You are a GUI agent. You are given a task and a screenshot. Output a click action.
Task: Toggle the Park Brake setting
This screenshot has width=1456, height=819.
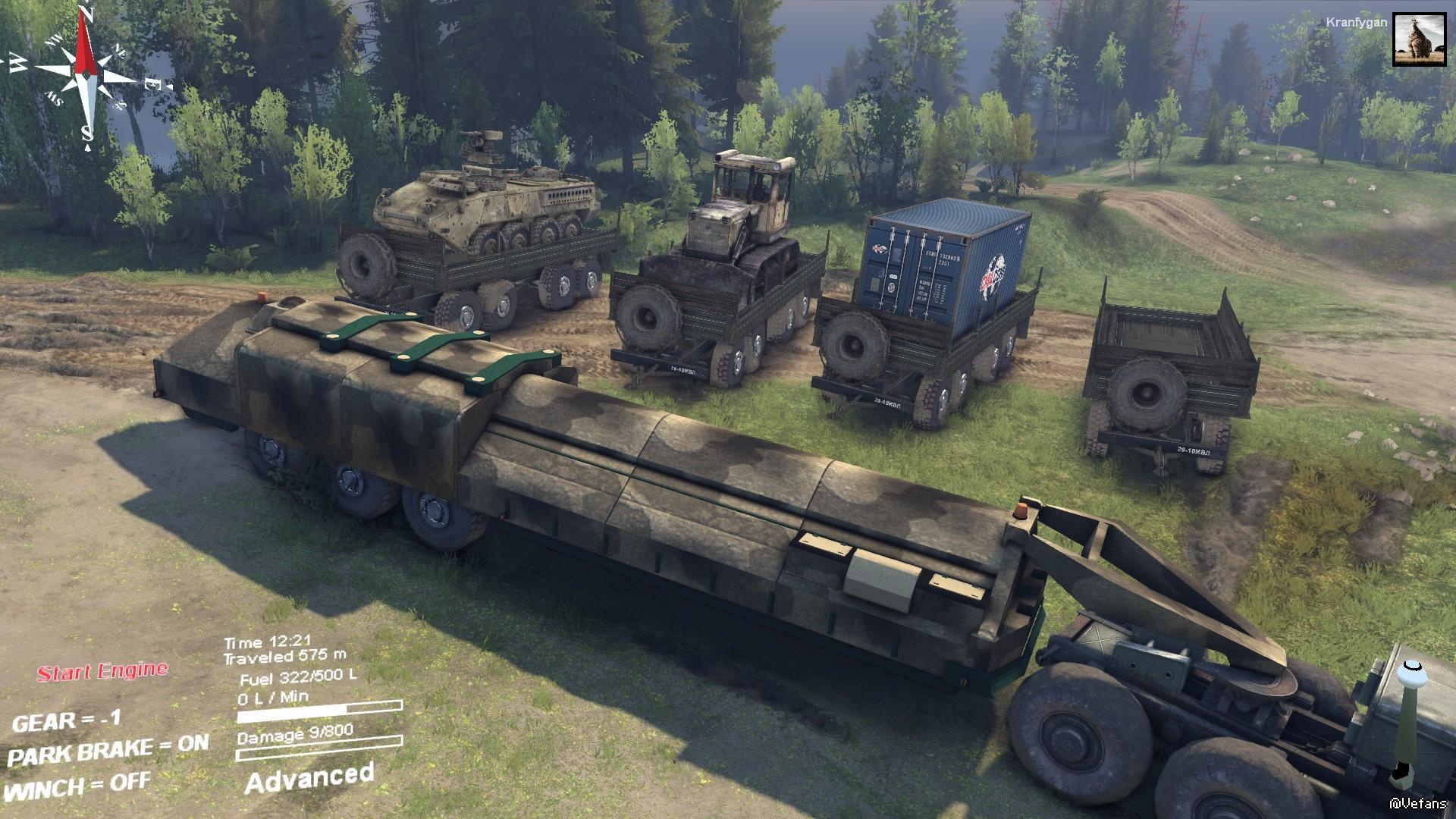(x=108, y=750)
